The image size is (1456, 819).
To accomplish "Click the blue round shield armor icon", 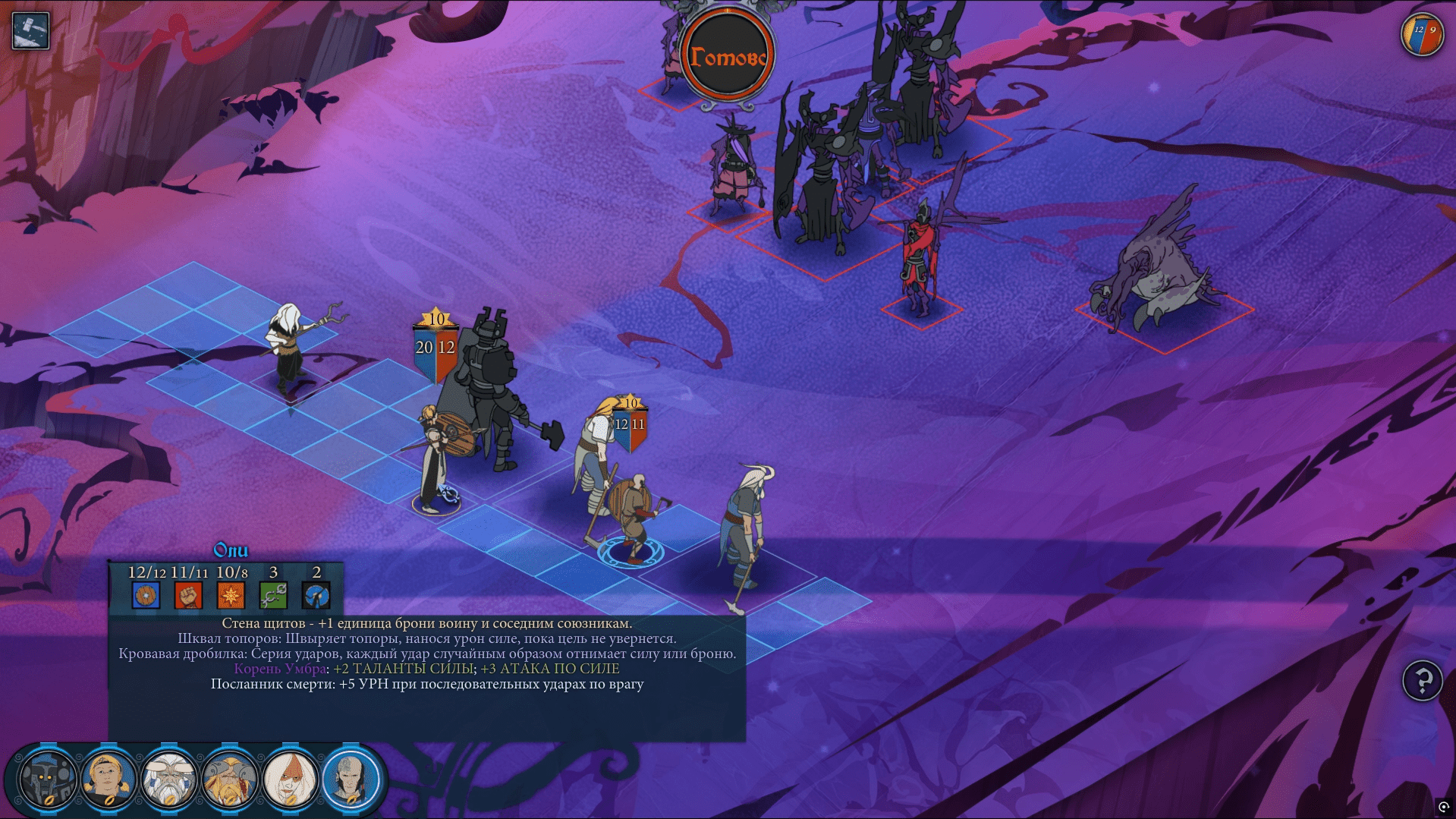I will [146, 595].
